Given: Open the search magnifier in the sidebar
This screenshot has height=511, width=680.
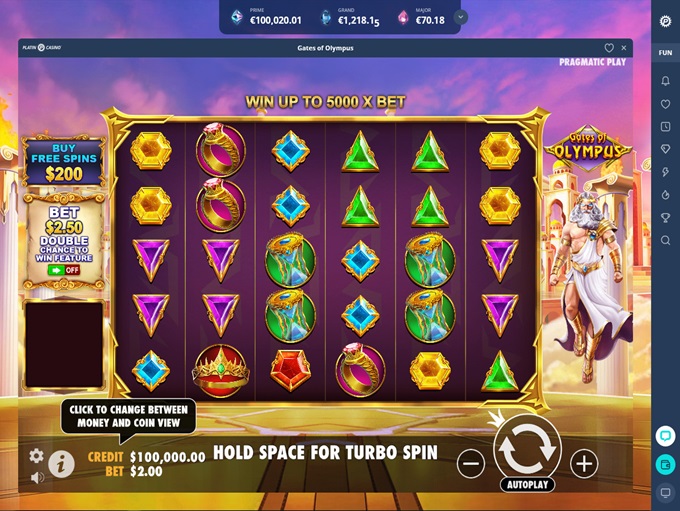Looking at the screenshot, I should [x=665, y=240].
